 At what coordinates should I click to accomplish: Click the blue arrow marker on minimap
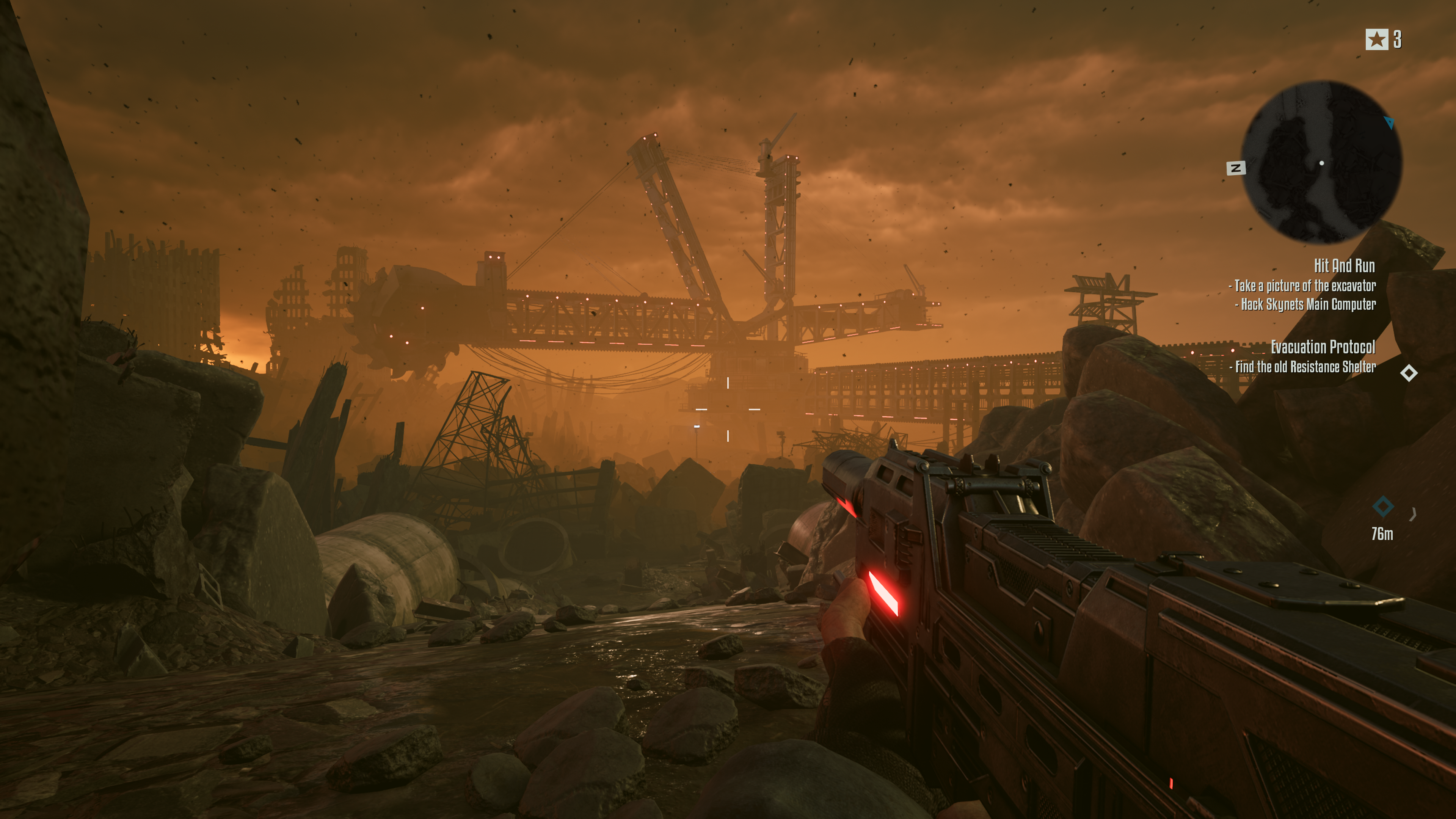point(1389,122)
